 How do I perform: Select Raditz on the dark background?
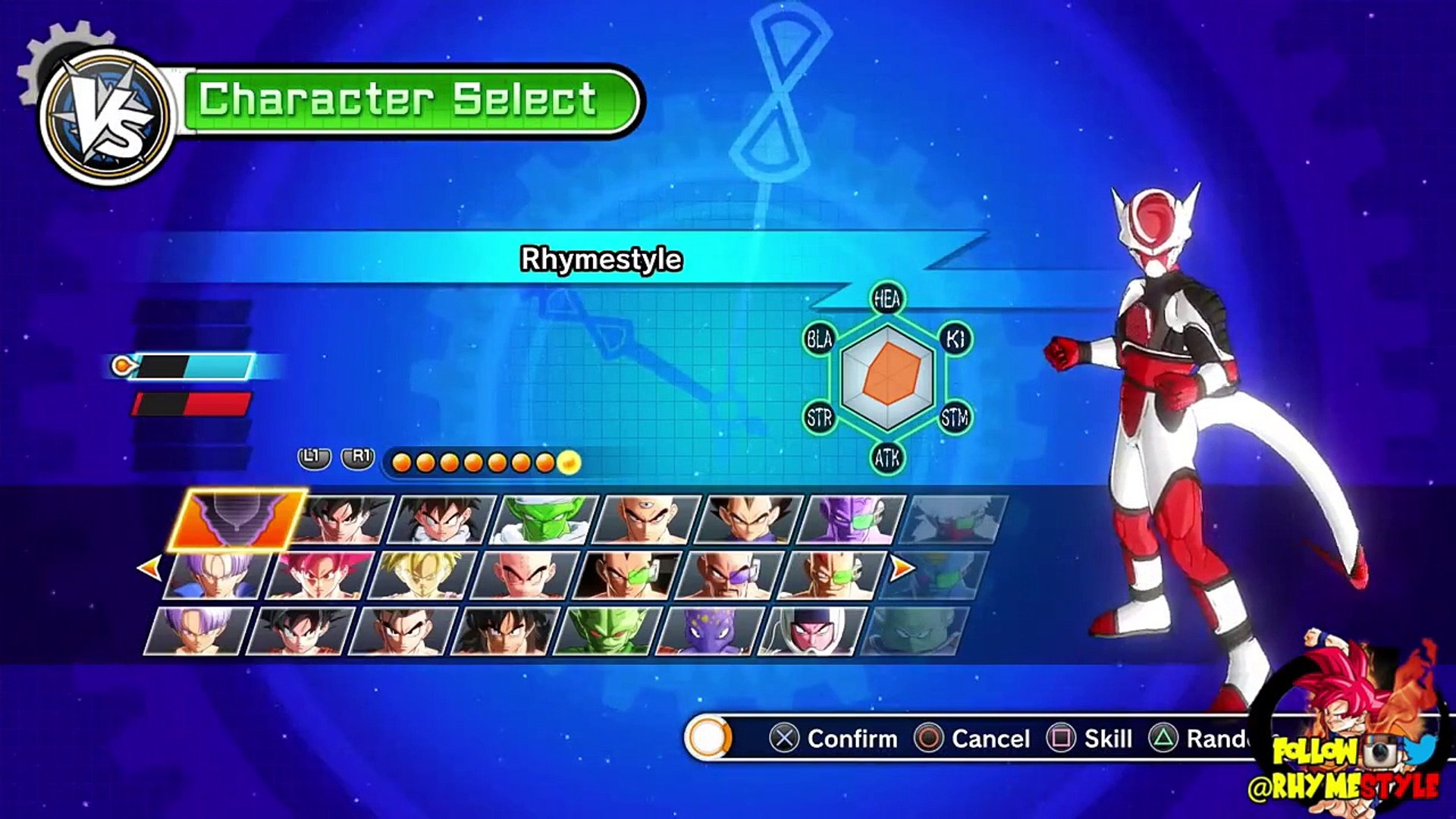pyautogui.click(x=626, y=576)
